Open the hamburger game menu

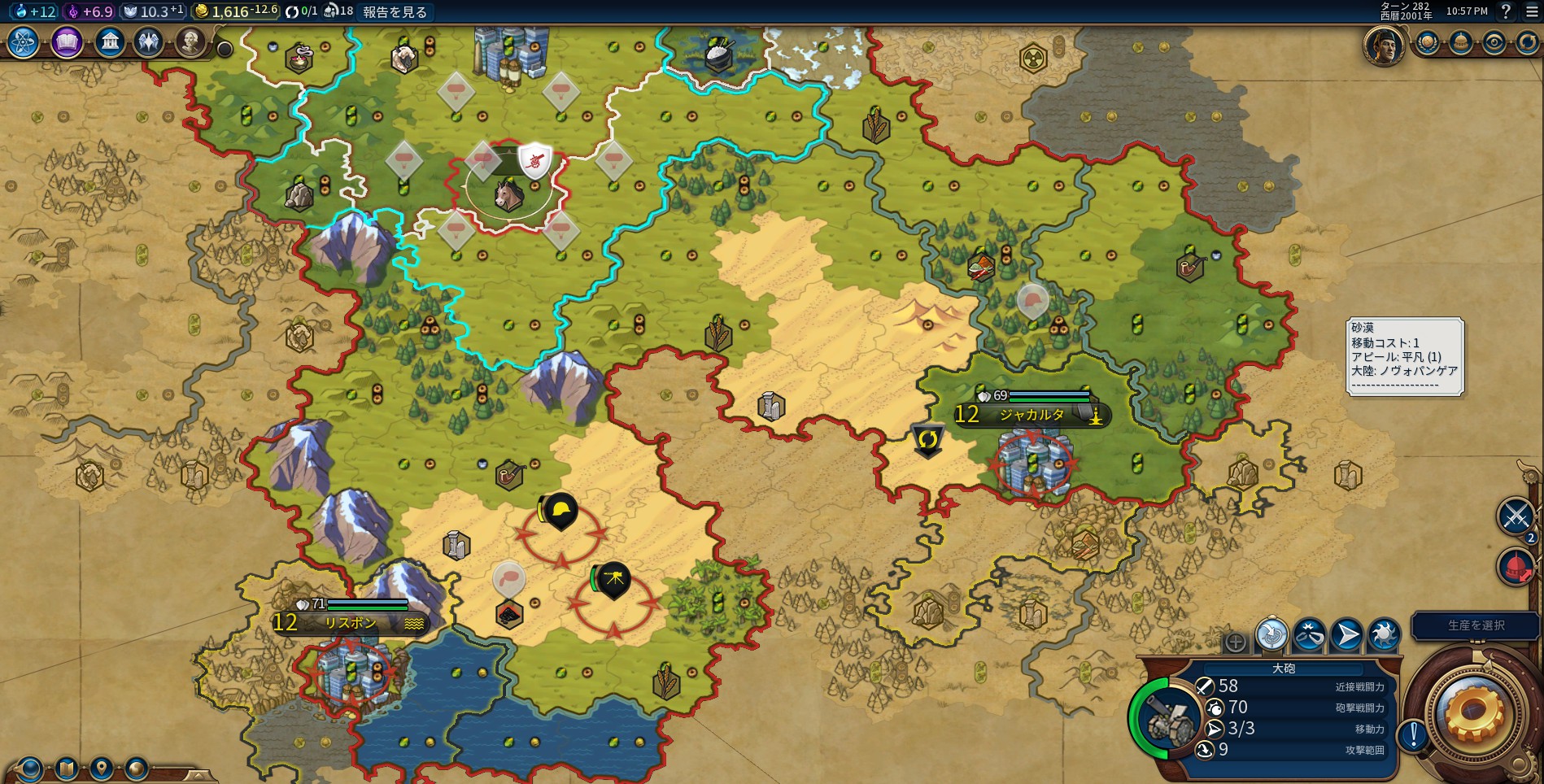click(x=1530, y=11)
